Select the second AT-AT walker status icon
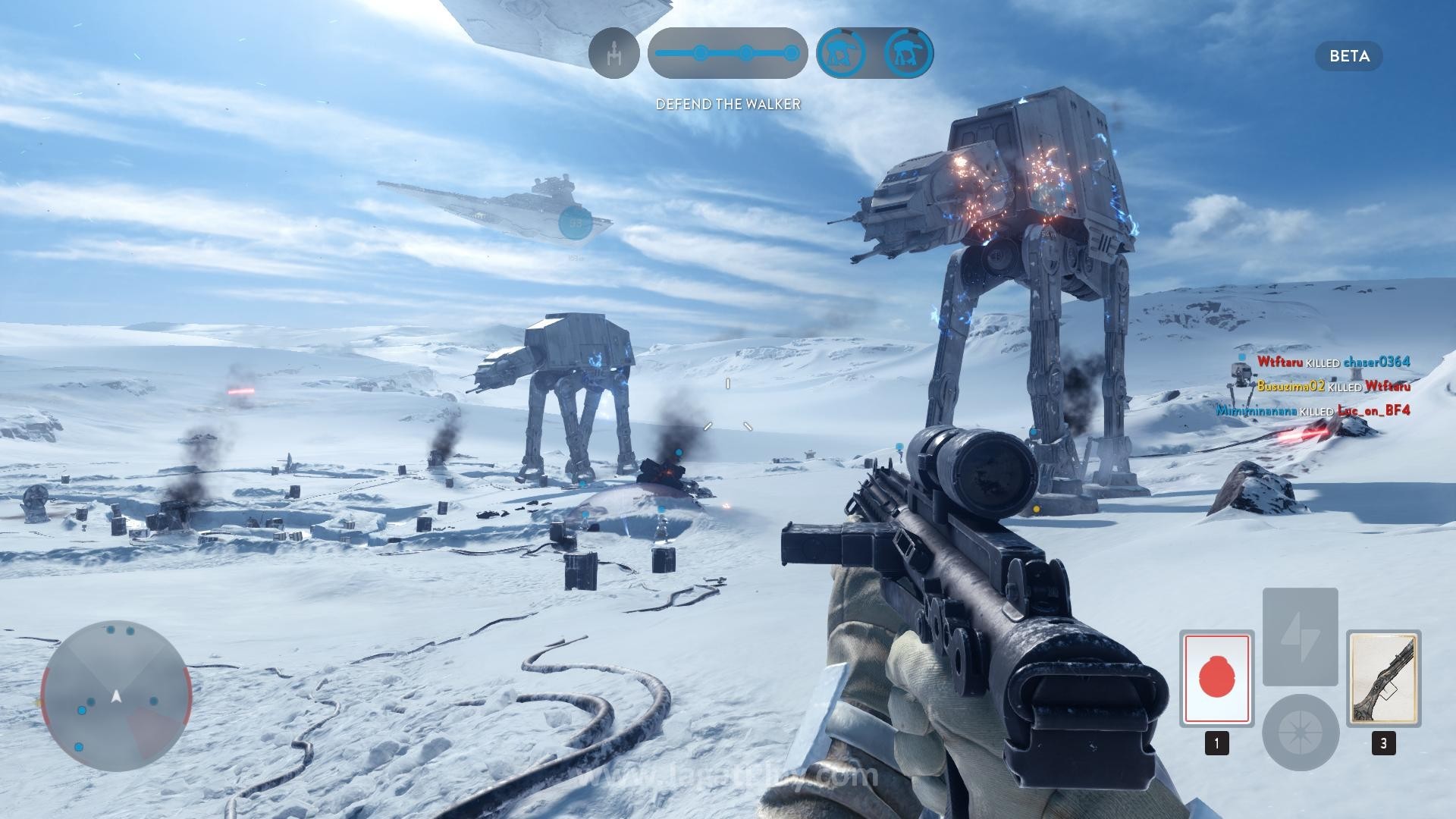 coord(908,53)
